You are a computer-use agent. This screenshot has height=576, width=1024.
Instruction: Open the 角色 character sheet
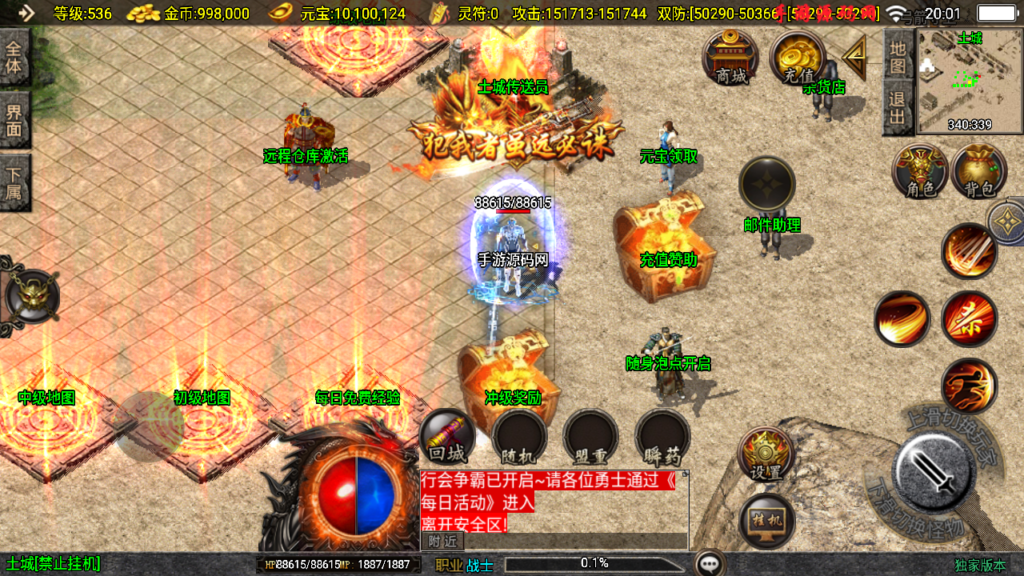[919, 170]
